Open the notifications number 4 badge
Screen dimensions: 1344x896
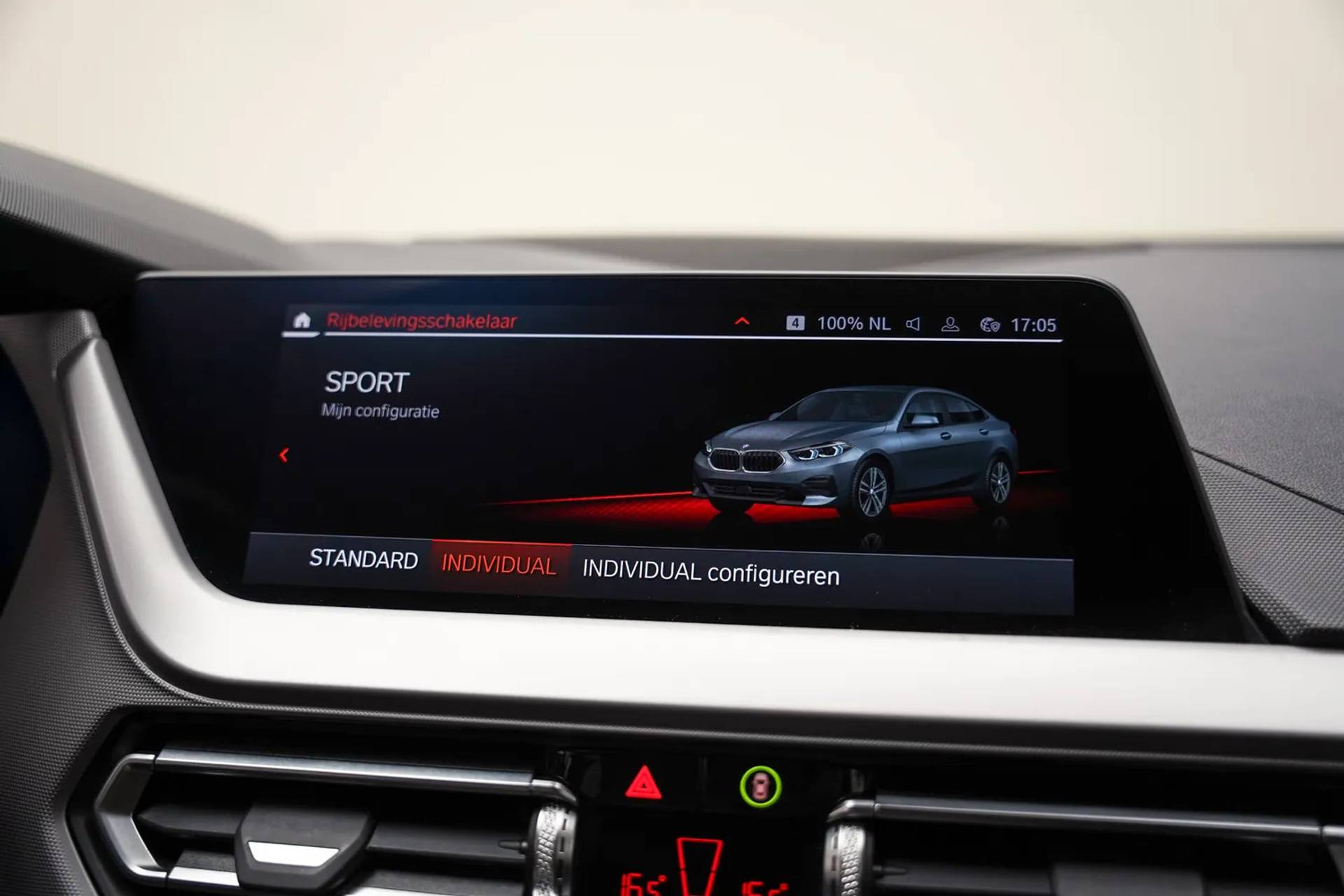[x=795, y=323]
